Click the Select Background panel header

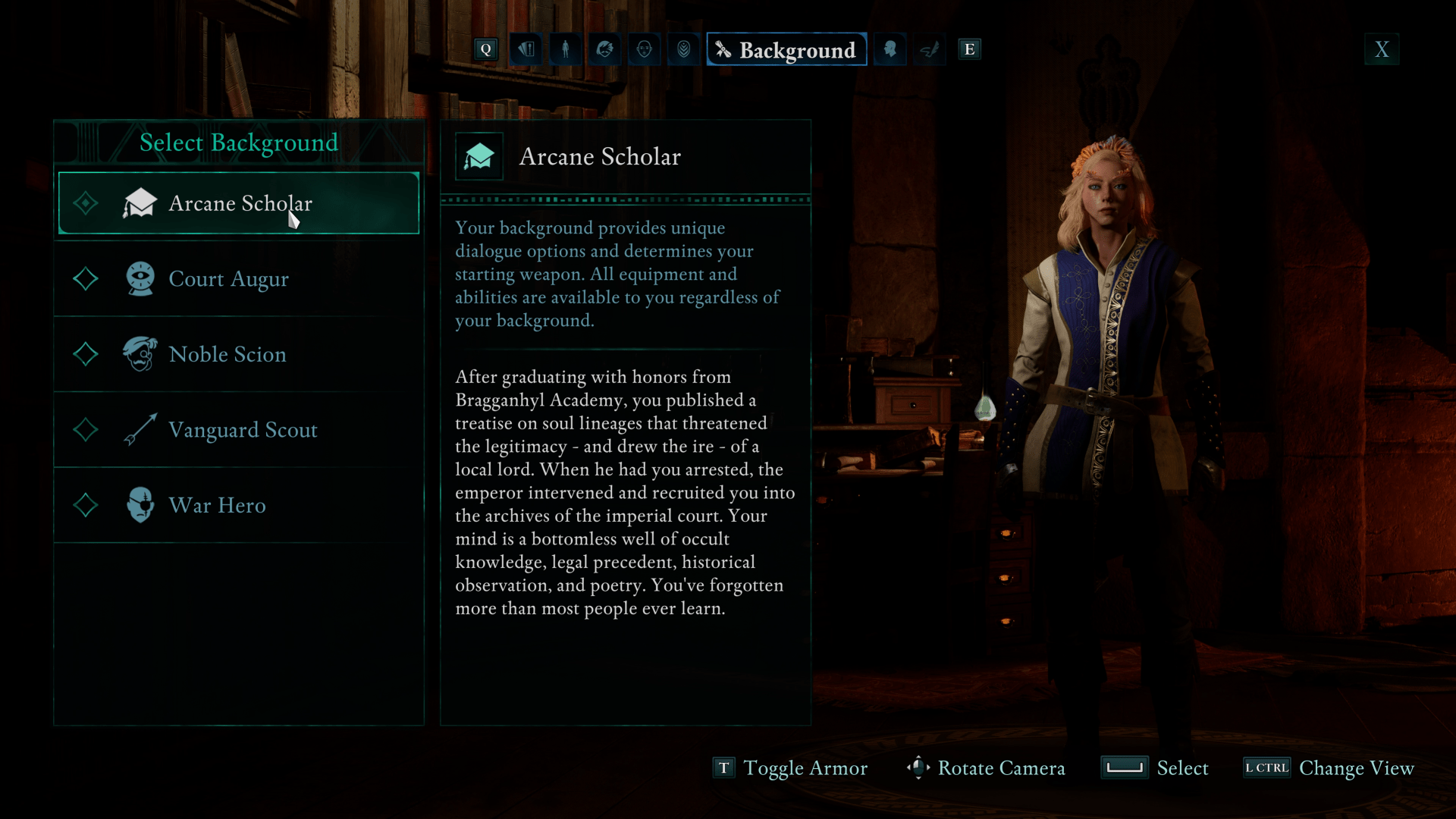[239, 143]
